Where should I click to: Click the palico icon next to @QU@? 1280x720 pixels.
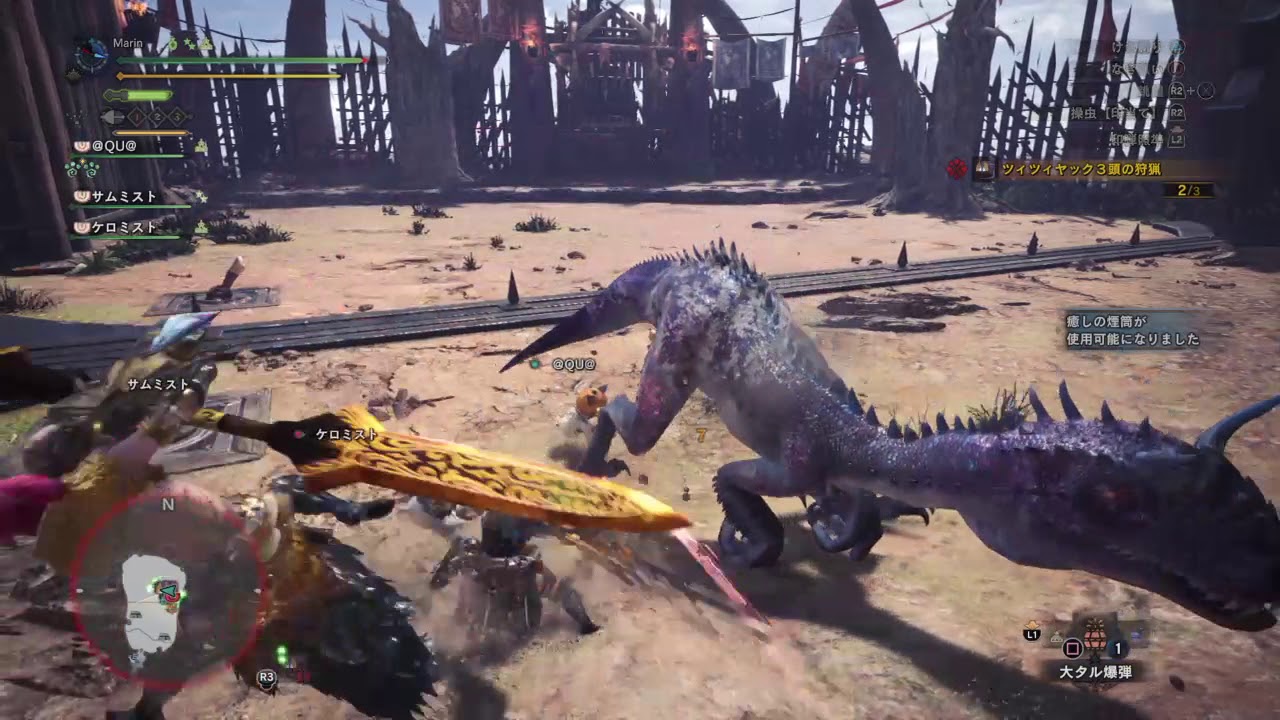point(82,146)
